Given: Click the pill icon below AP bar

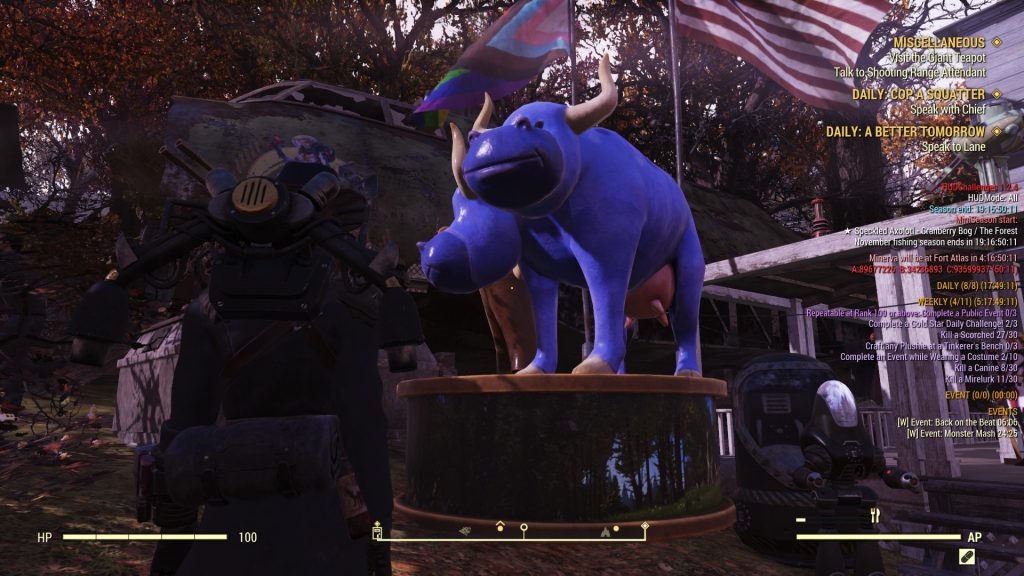Looking at the screenshot, I should point(966,556).
